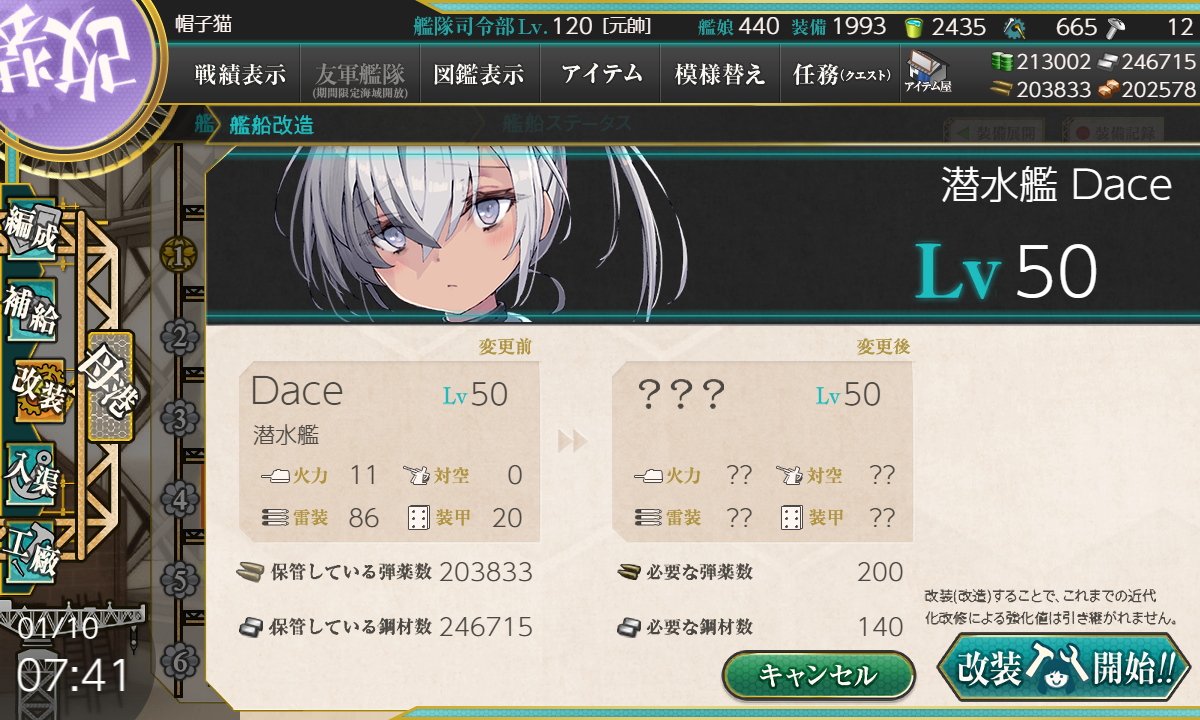The width and height of the screenshot is (1200, 720).
Task: Go to 補給 resupply screen
Action: coord(30,311)
